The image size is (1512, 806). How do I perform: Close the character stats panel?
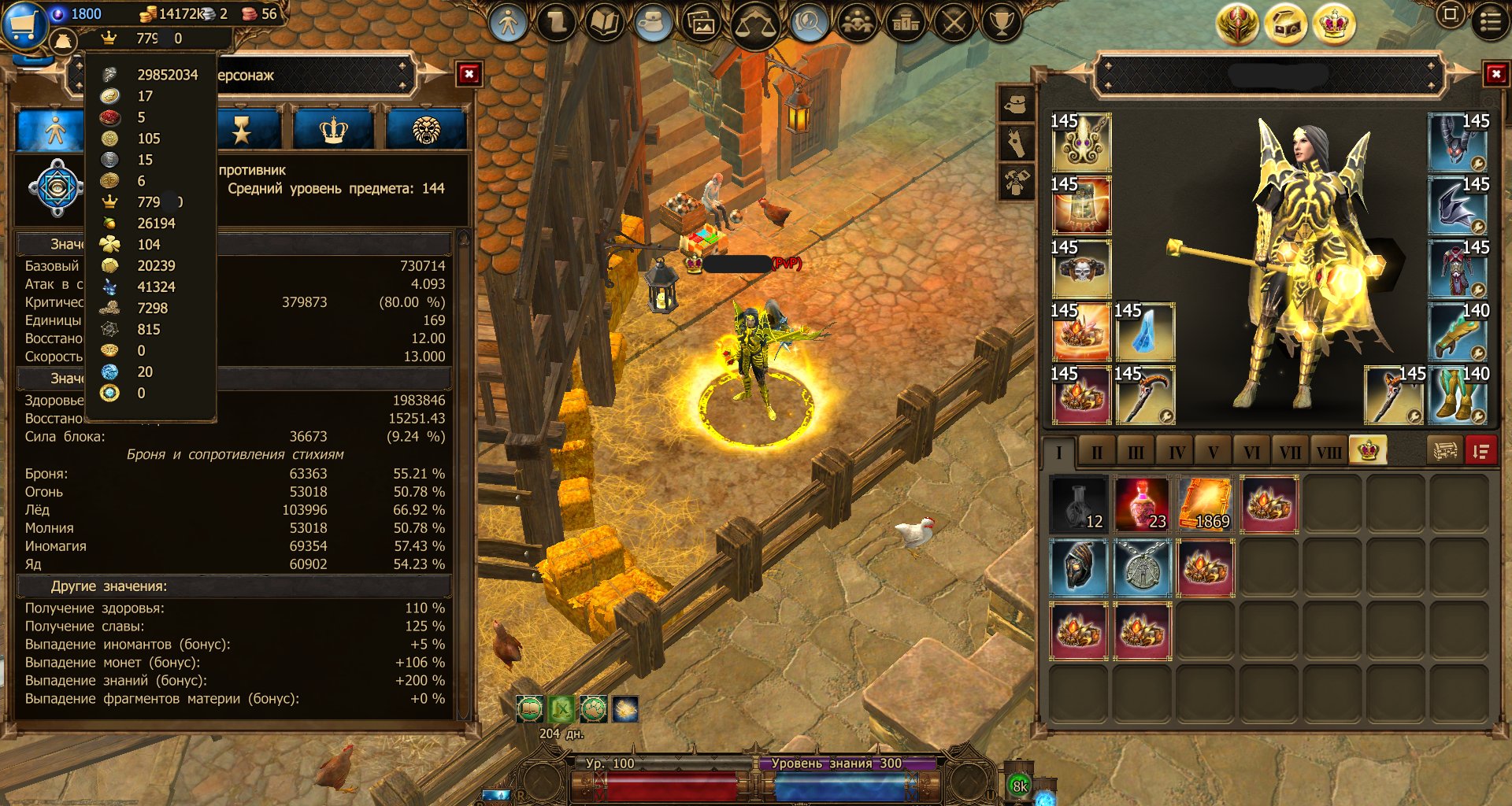(469, 75)
